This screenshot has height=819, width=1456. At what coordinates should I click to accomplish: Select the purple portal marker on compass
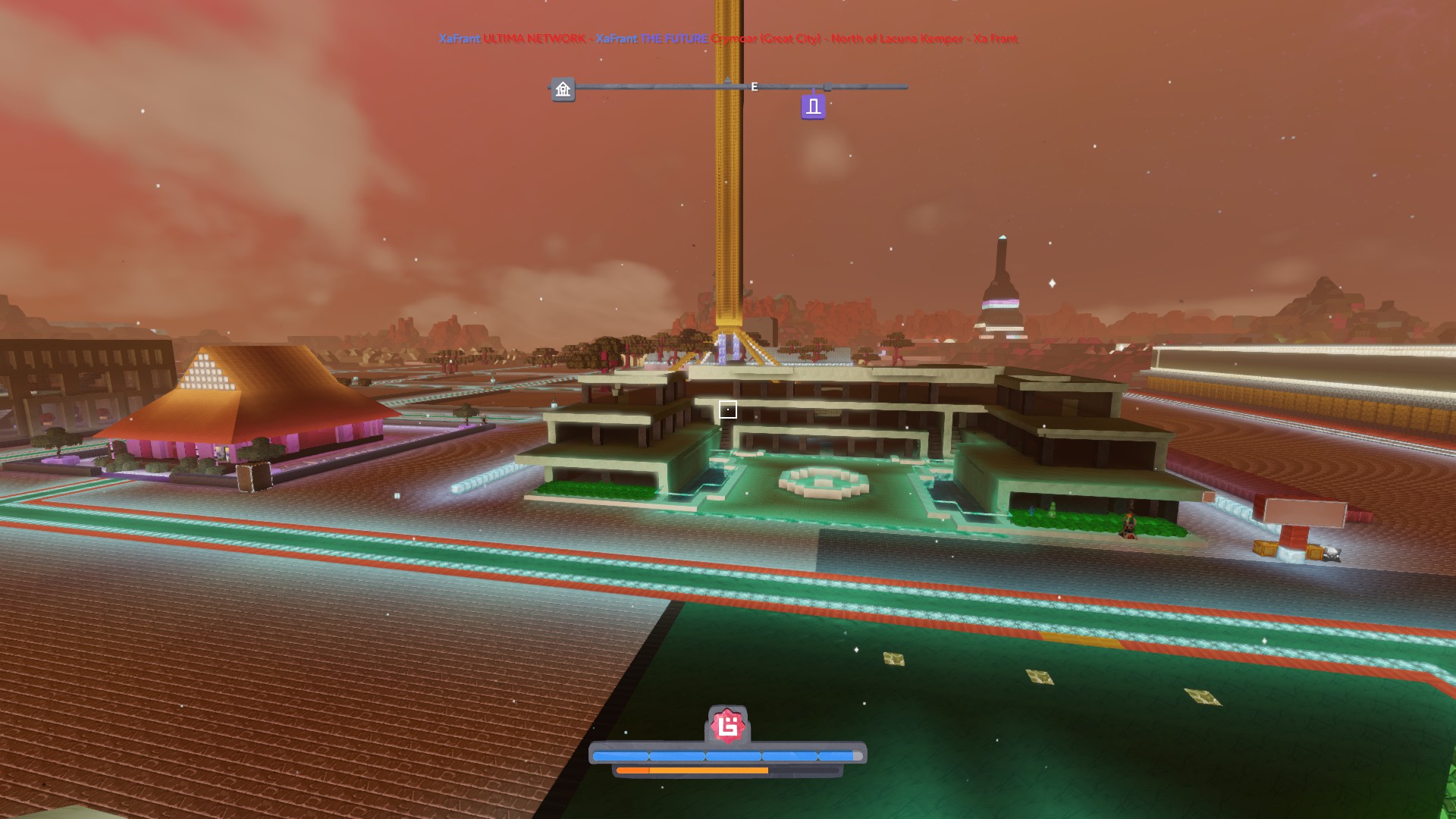pyautogui.click(x=813, y=107)
